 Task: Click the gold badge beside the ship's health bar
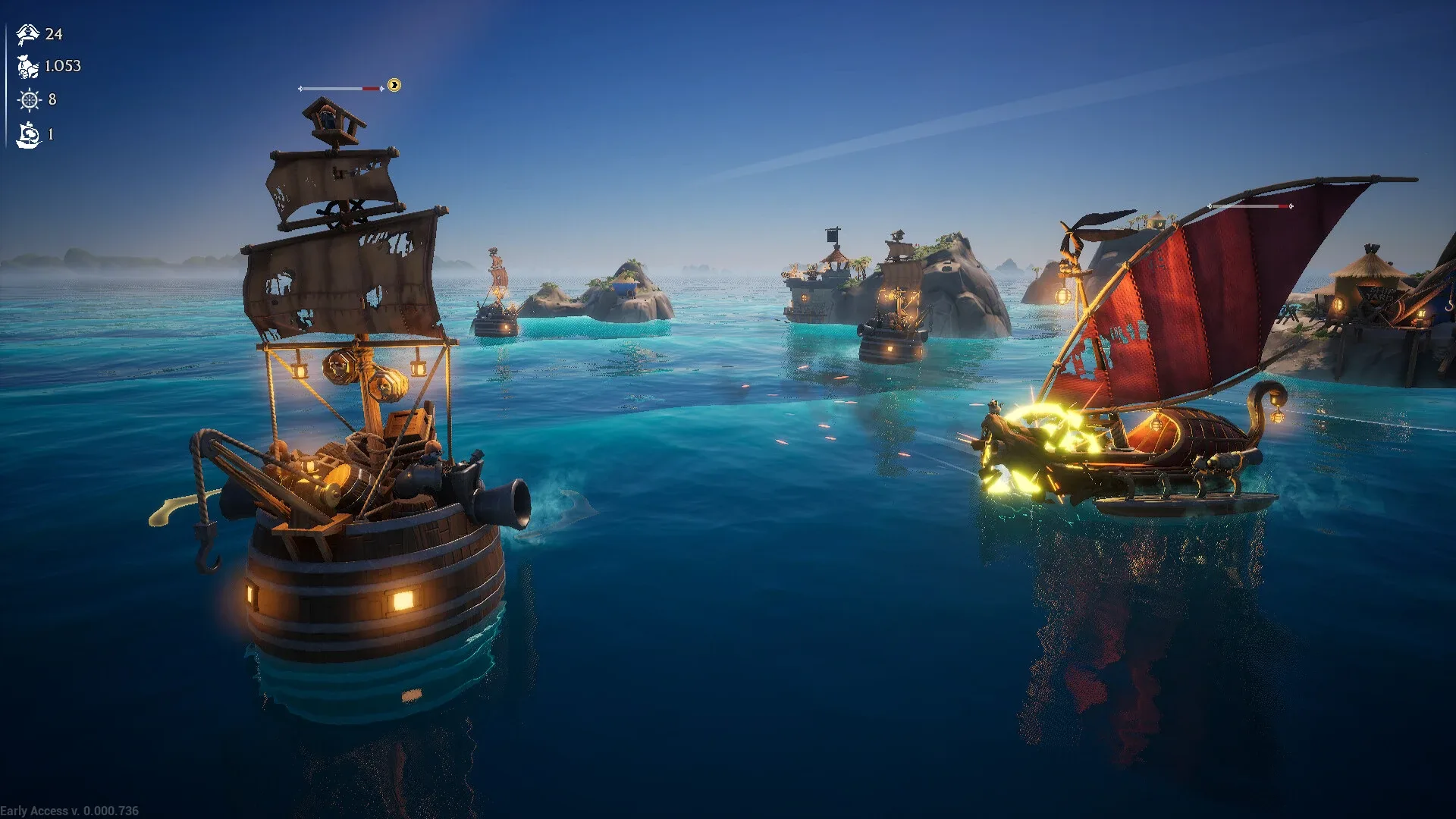pyautogui.click(x=394, y=85)
